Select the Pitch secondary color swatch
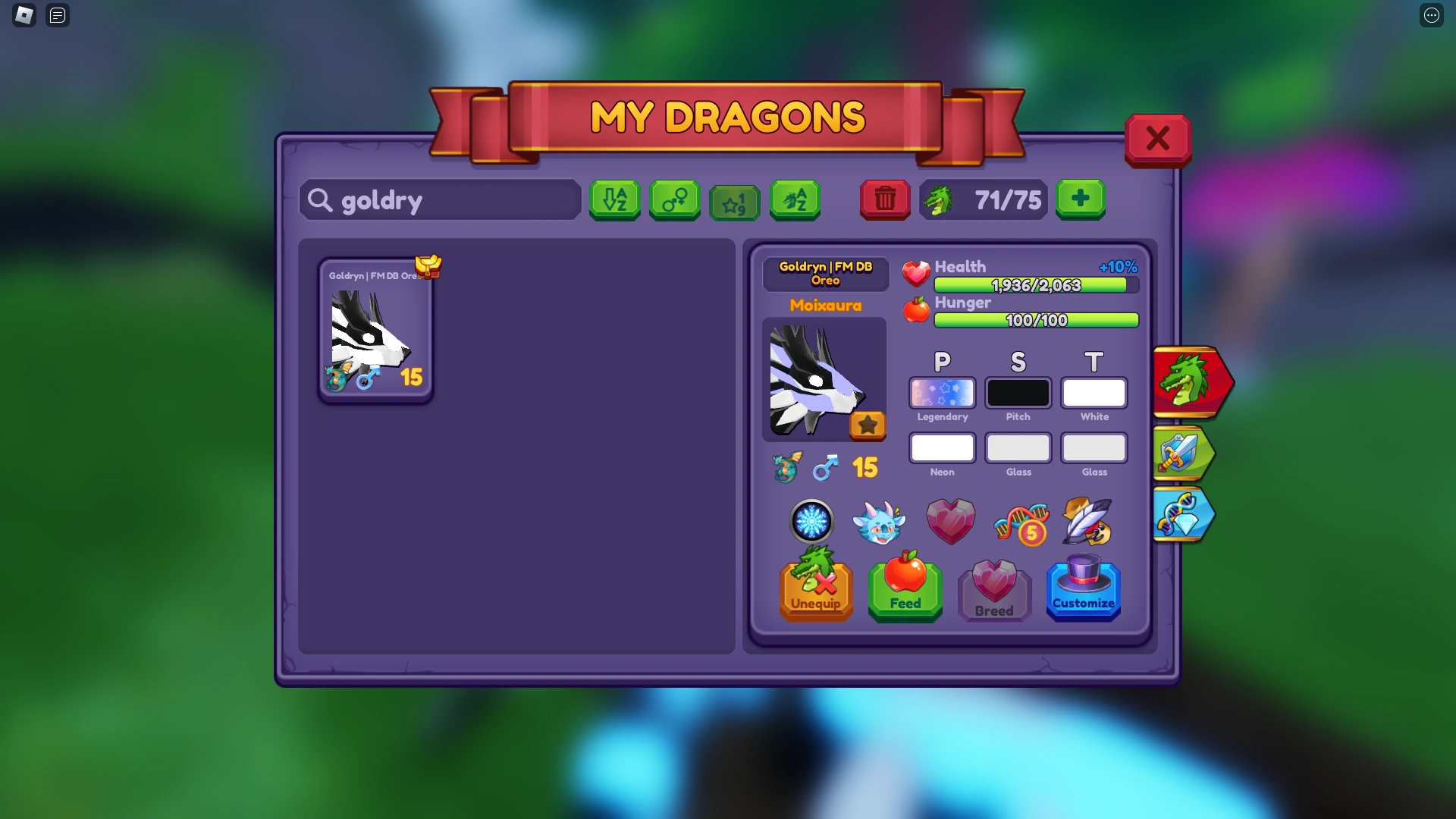1456x819 pixels. tap(1018, 393)
